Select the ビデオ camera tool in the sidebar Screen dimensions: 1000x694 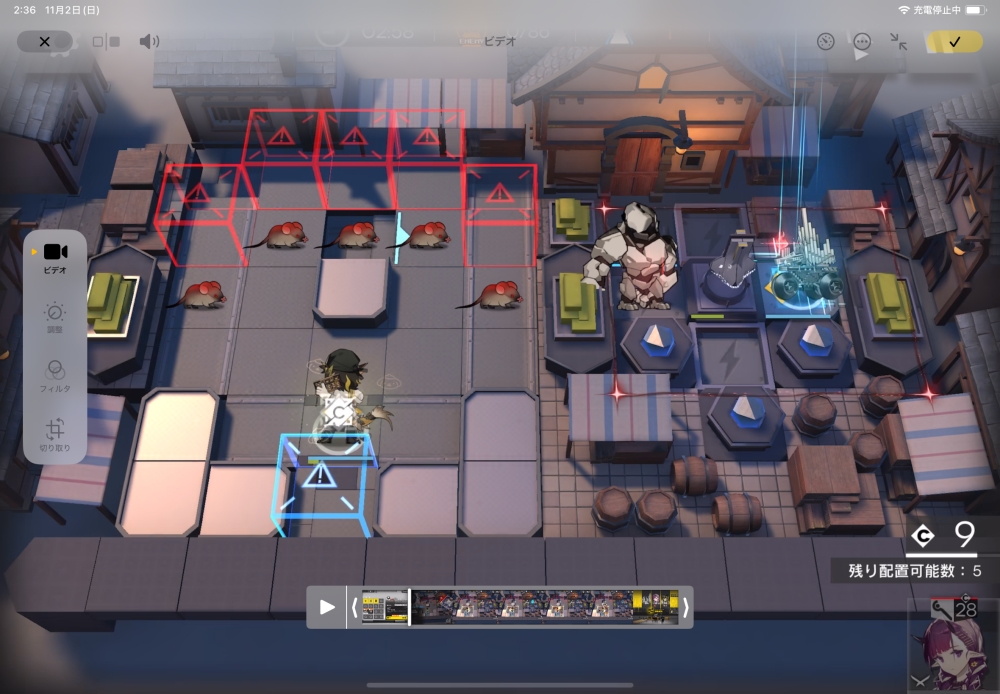pos(55,257)
